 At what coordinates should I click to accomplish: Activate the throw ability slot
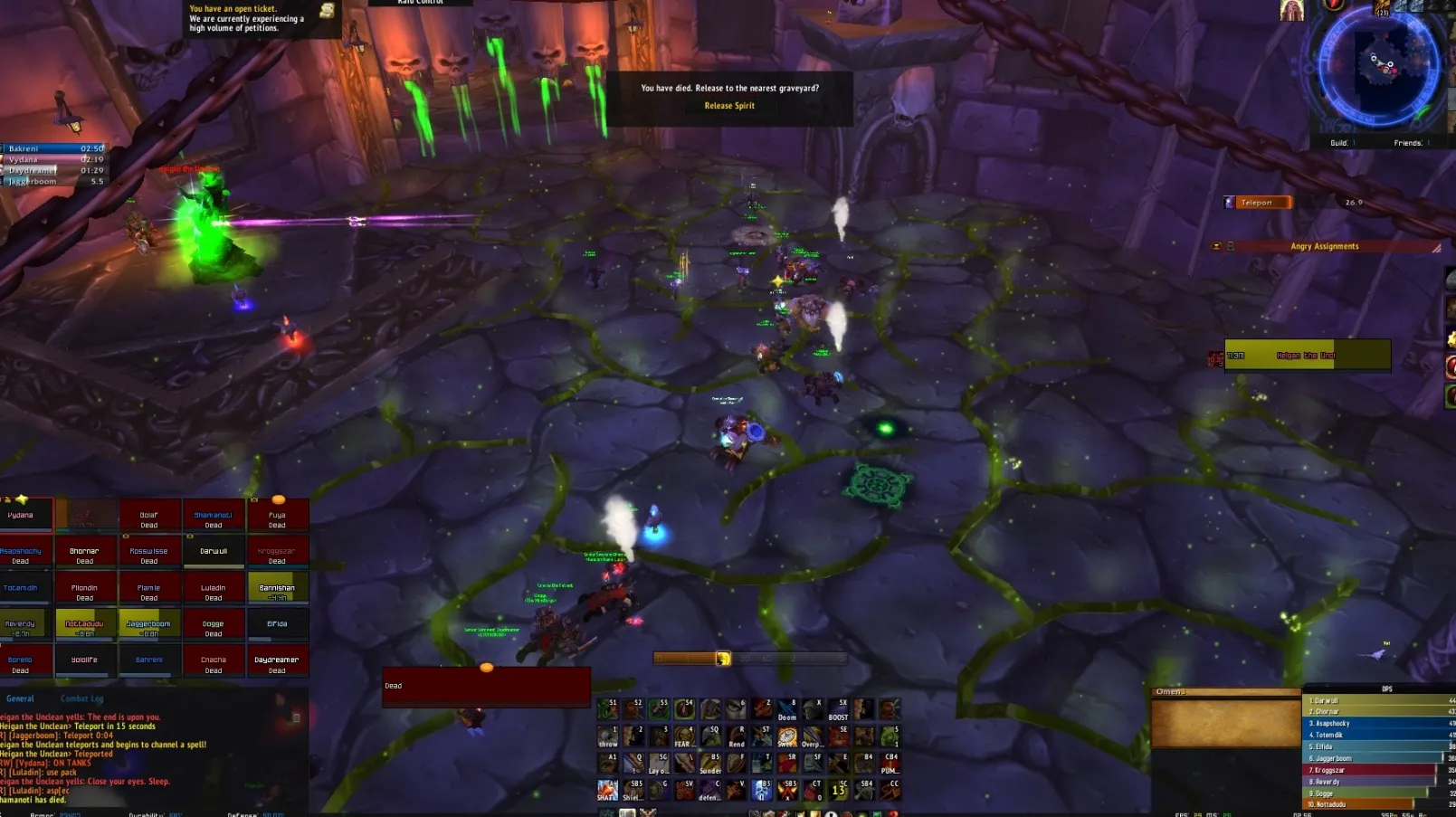point(608,736)
